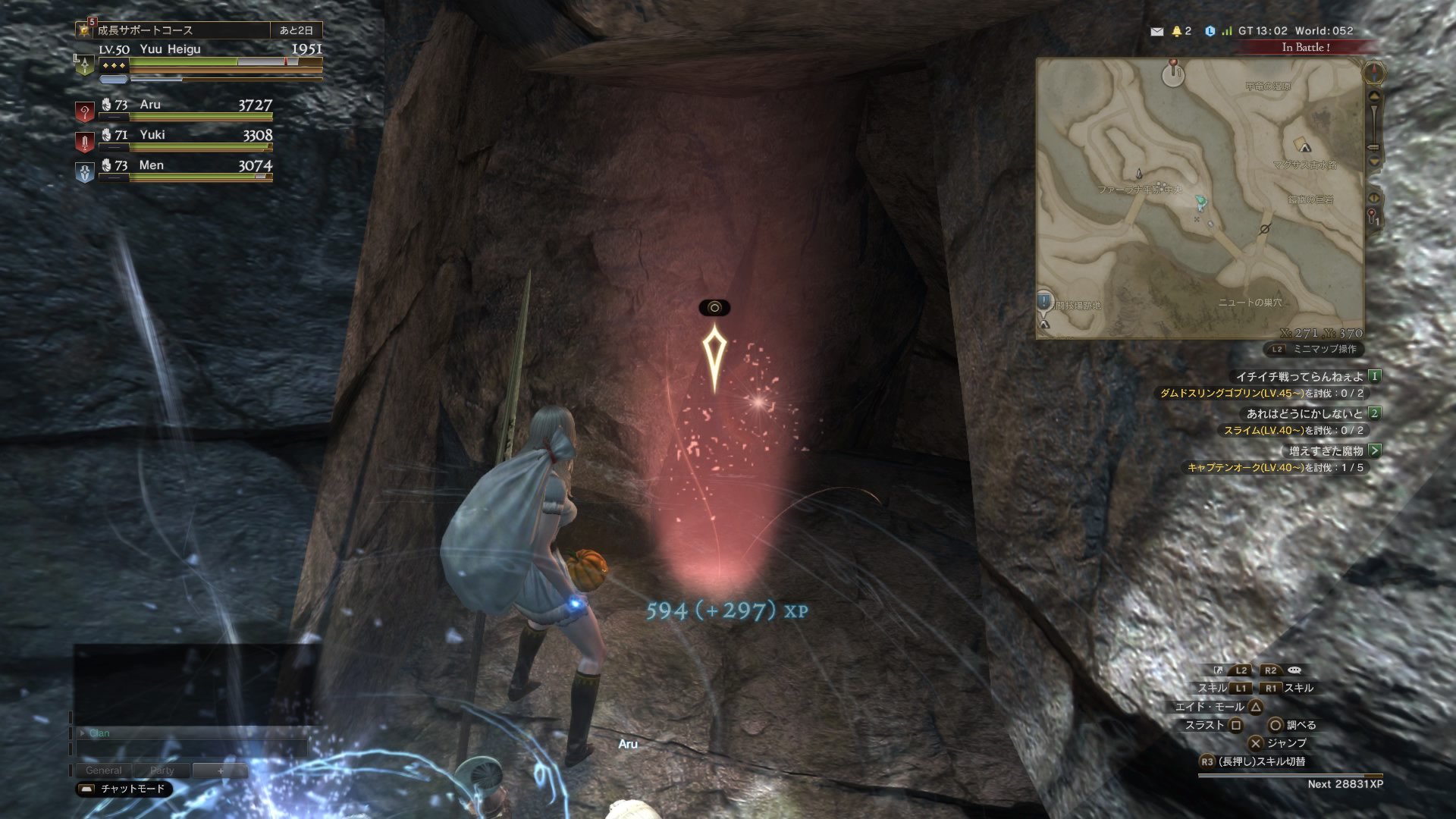The height and width of the screenshot is (819, 1456).
Task: Zoom the minimap in with the up arrow
Action: 1374,96
